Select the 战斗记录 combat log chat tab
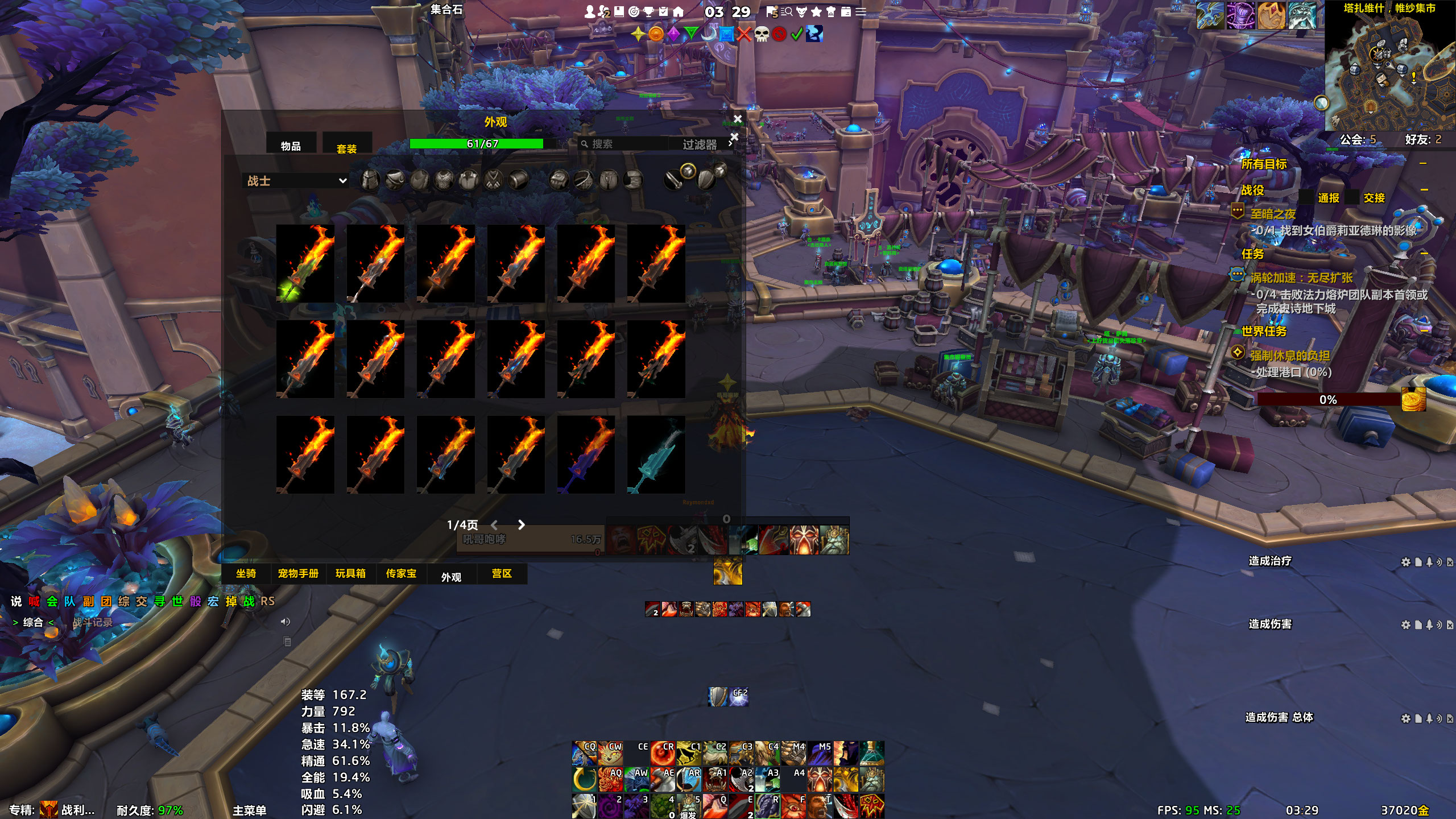1456x819 pixels. pos(92,622)
